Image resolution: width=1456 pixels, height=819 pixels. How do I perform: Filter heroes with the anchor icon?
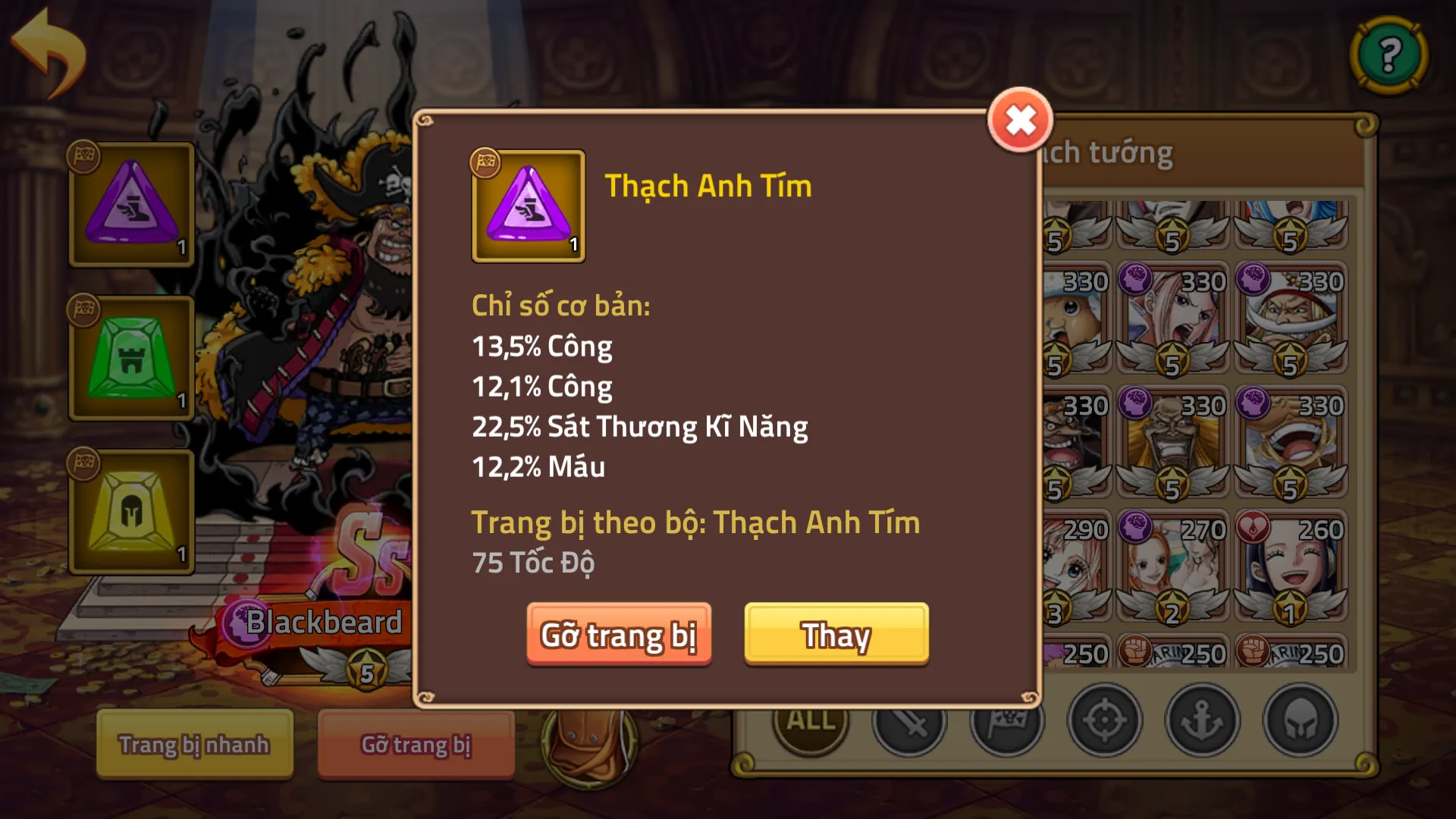[1202, 720]
